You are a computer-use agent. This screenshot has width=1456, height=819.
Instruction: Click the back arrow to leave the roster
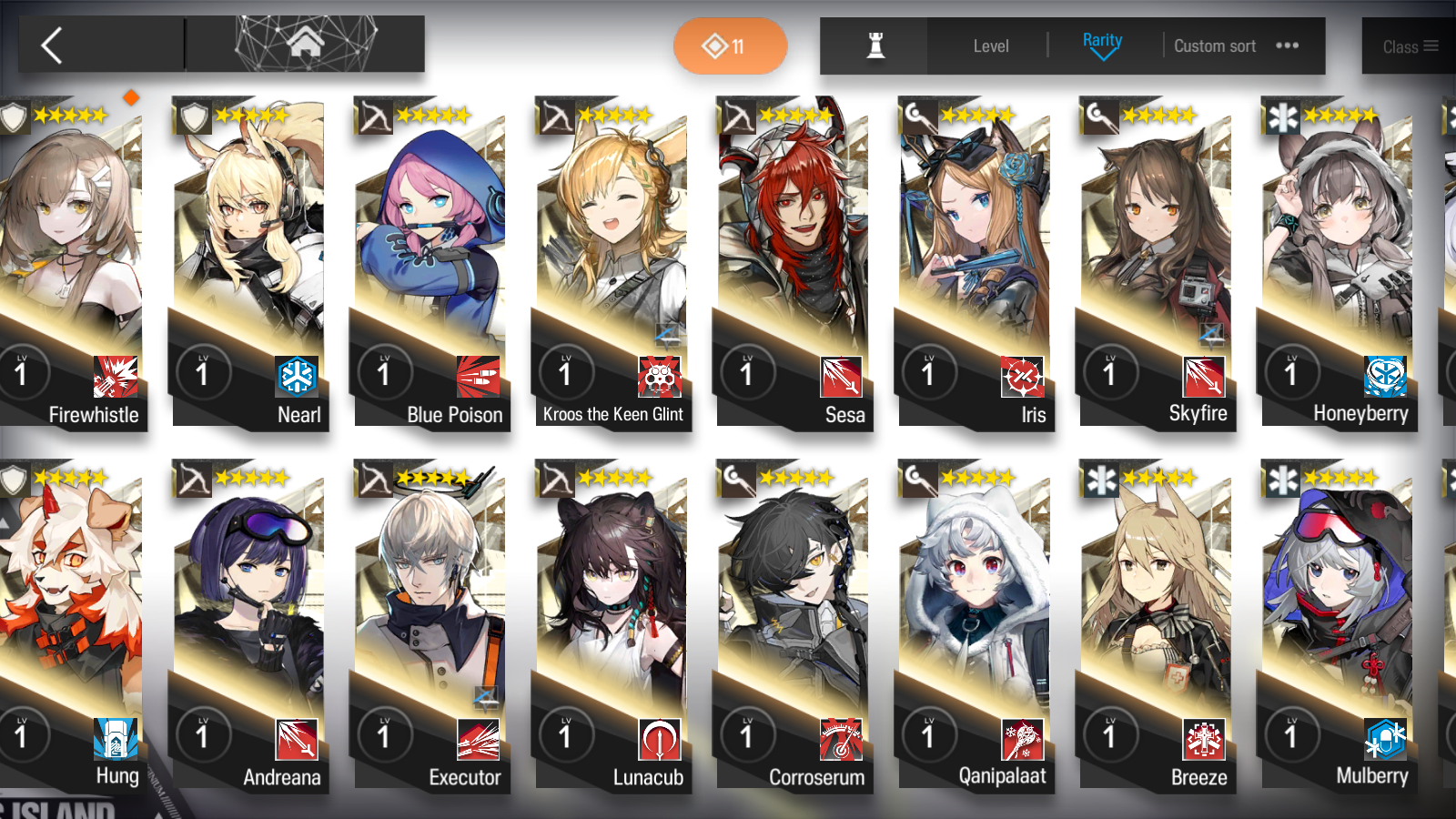50,45
